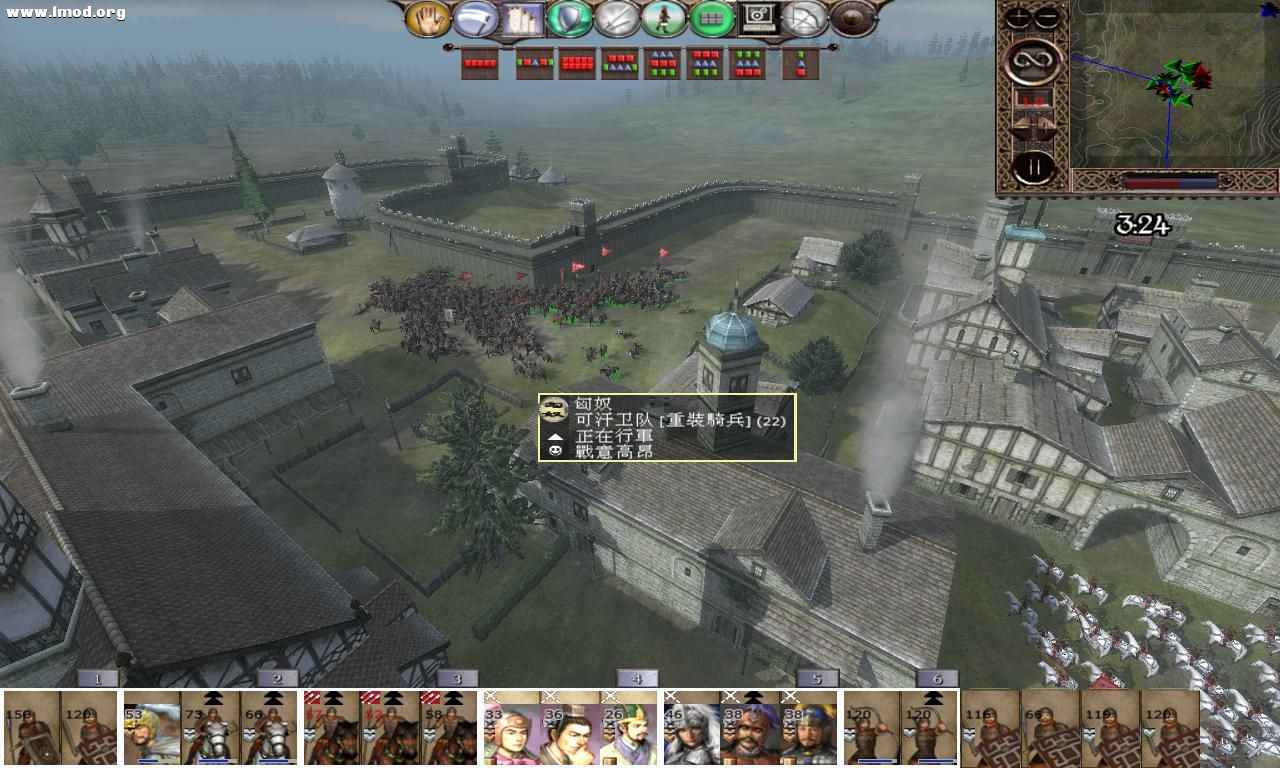Click the crossed swords melee button

coord(616,18)
